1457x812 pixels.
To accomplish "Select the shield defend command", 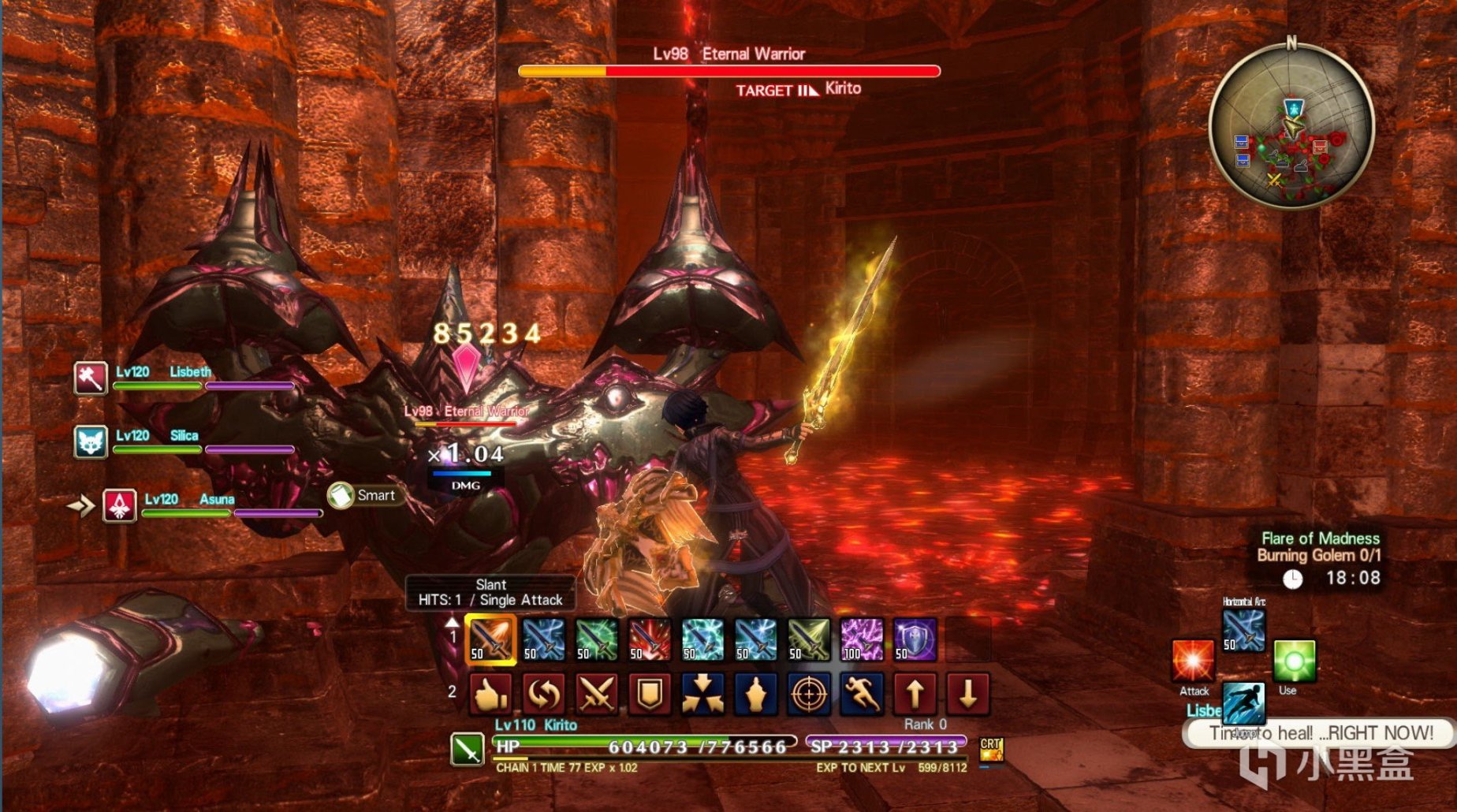I will (x=650, y=695).
